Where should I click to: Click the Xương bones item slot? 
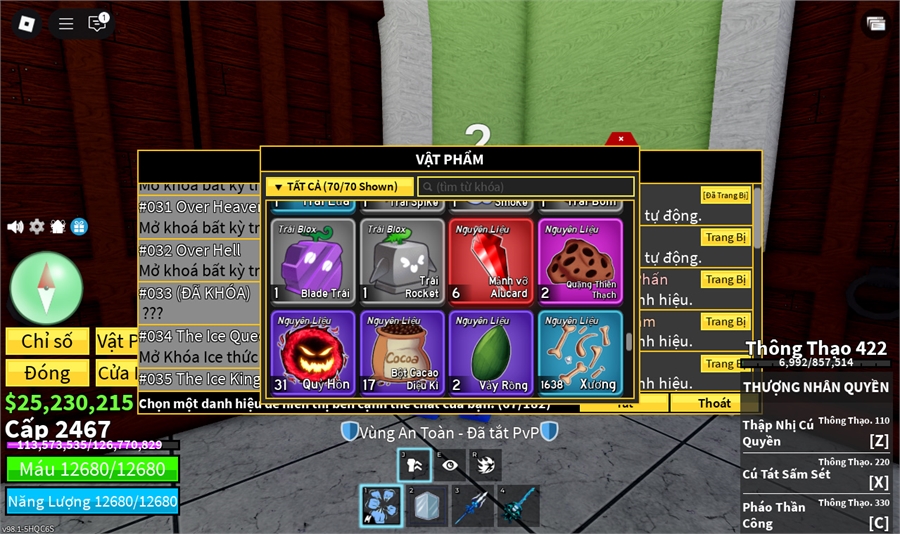coord(580,352)
